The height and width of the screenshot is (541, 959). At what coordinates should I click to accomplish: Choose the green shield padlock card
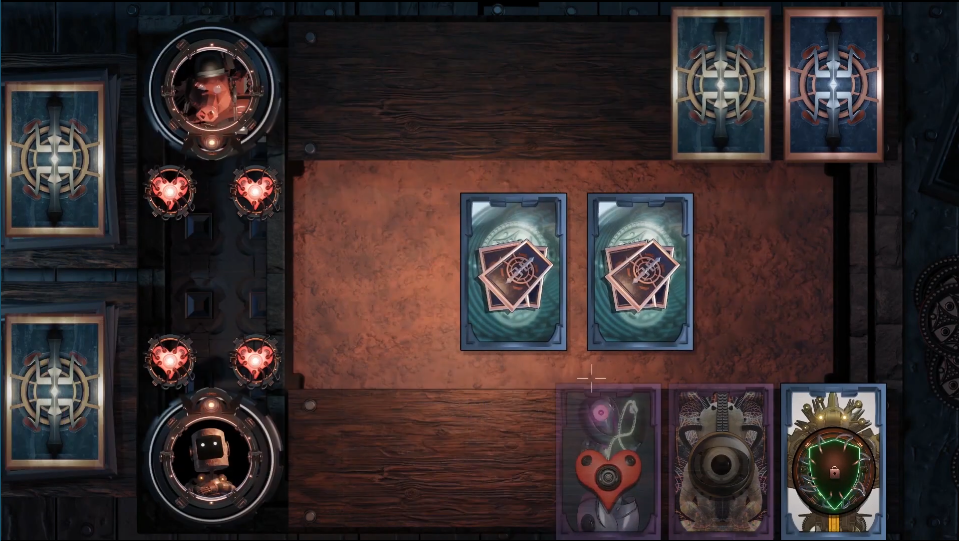pyautogui.click(x=833, y=461)
